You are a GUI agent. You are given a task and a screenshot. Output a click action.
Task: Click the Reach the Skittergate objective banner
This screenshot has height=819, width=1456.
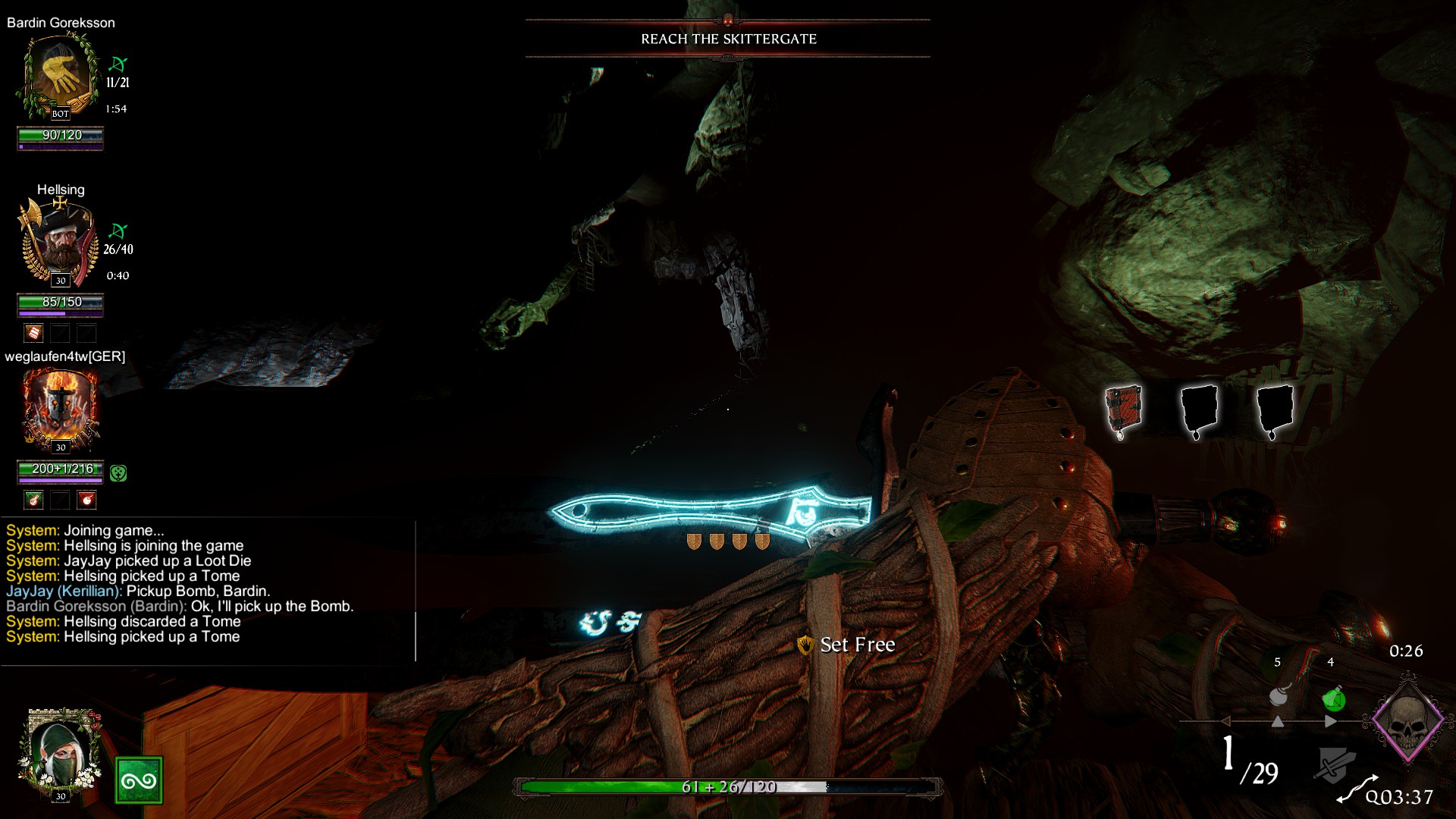728,39
